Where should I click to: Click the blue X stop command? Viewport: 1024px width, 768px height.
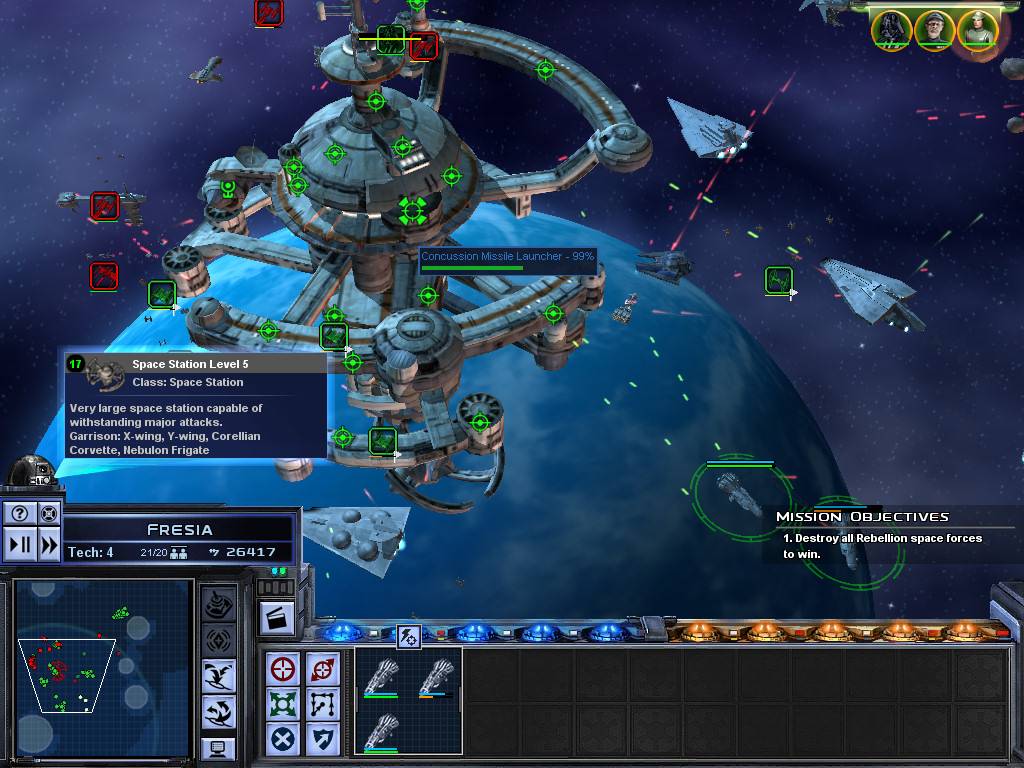284,740
